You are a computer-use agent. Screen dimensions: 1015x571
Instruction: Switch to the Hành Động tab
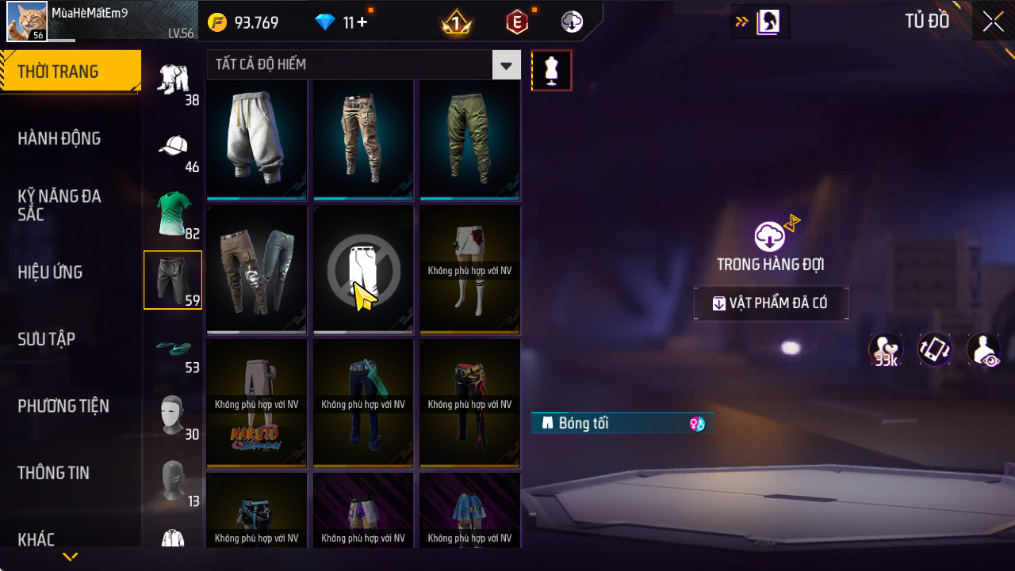coord(60,138)
